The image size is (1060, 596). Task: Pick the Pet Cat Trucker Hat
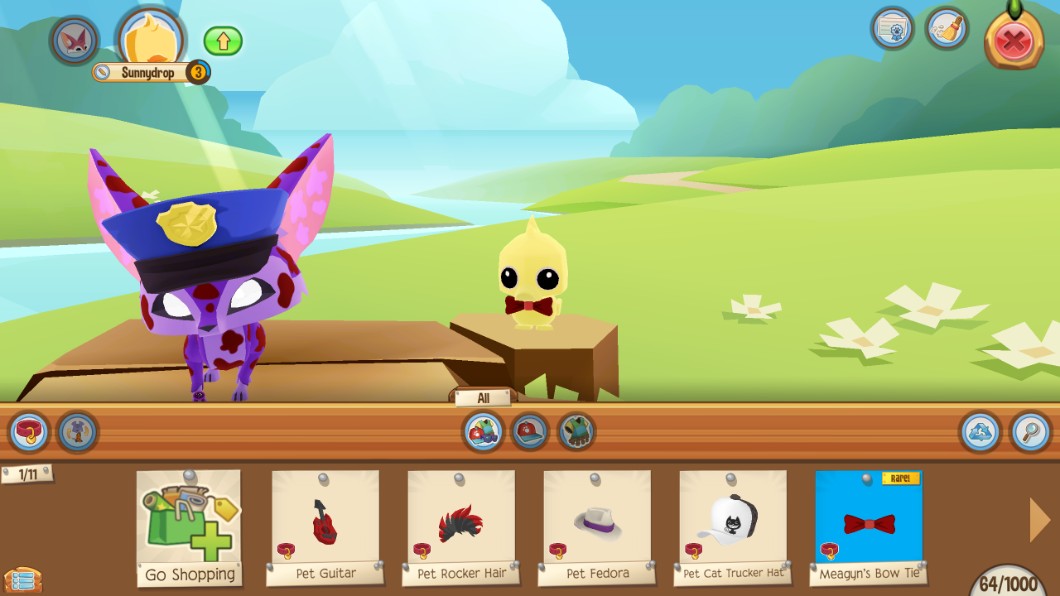[733, 527]
